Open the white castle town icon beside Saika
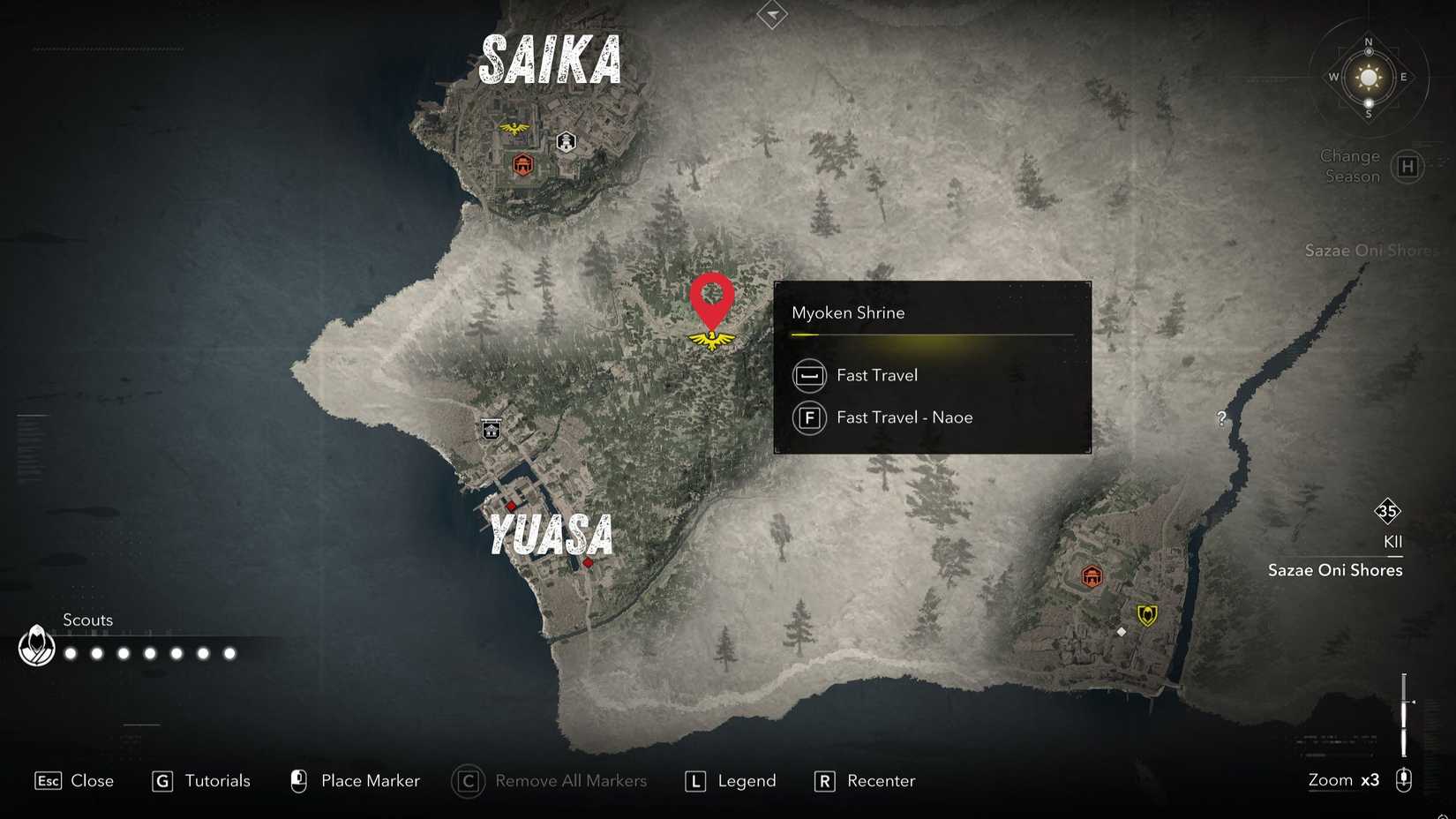Image resolution: width=1456 pixels, height=819 pixels. point(565,140)
